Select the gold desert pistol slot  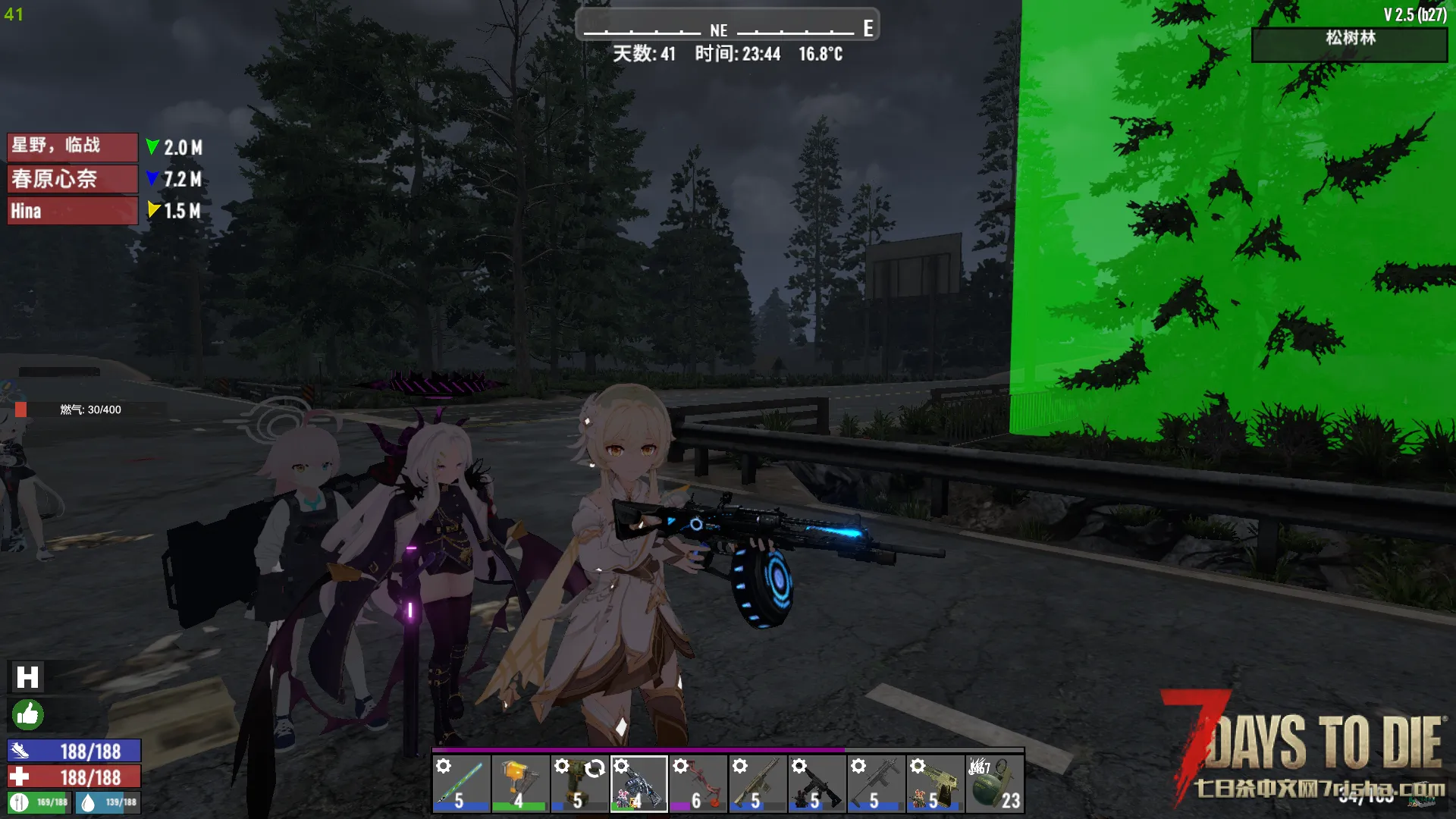click(934, 784)
